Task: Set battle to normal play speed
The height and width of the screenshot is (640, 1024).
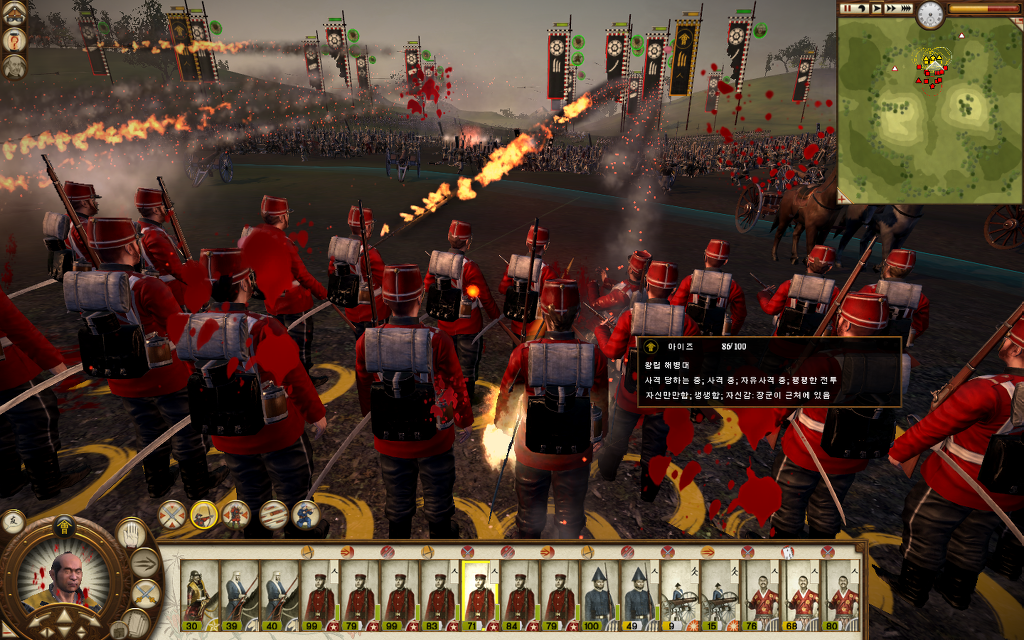Action: click(x=876, y=8)
